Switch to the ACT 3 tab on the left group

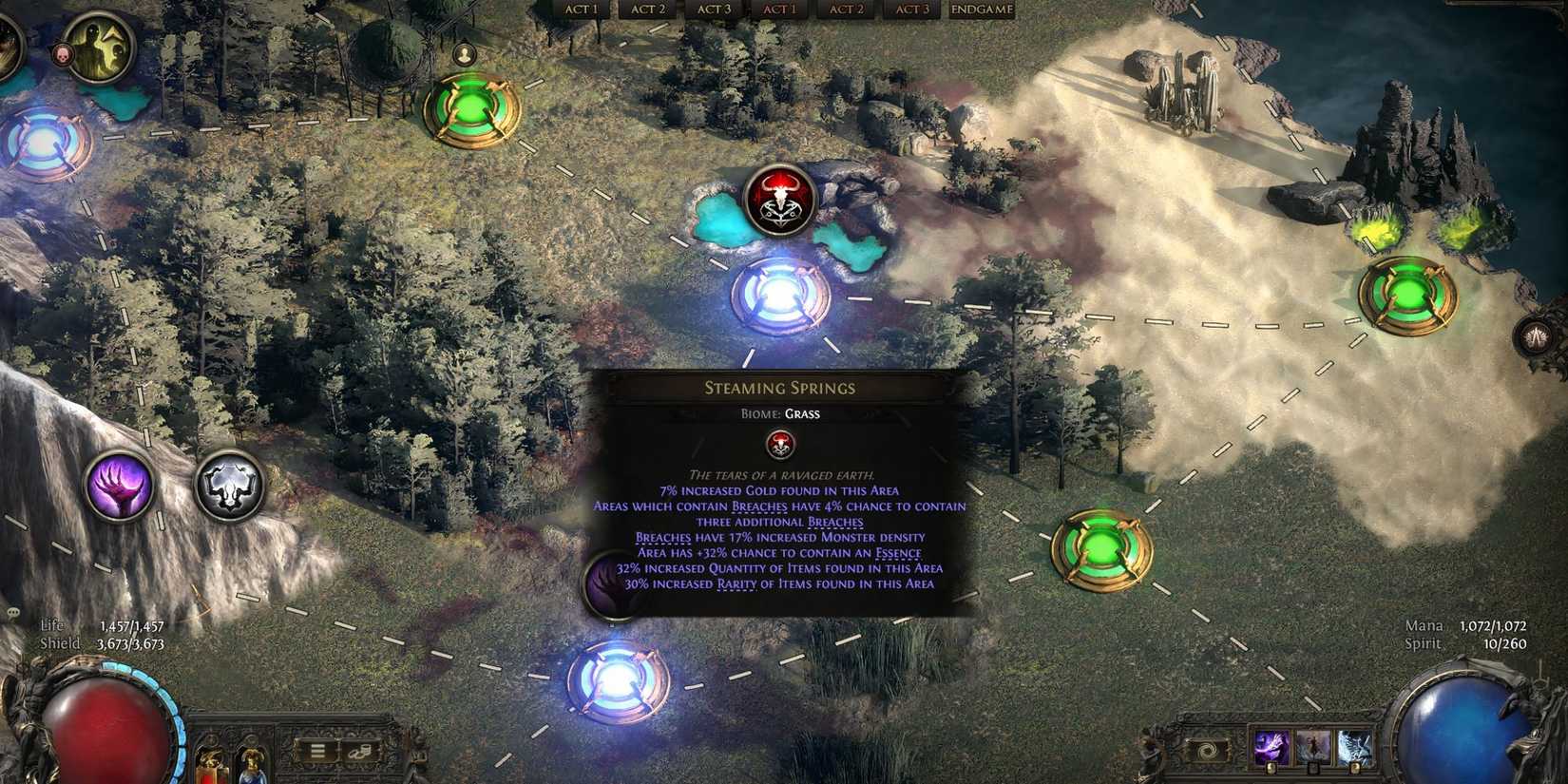(714, 10)
